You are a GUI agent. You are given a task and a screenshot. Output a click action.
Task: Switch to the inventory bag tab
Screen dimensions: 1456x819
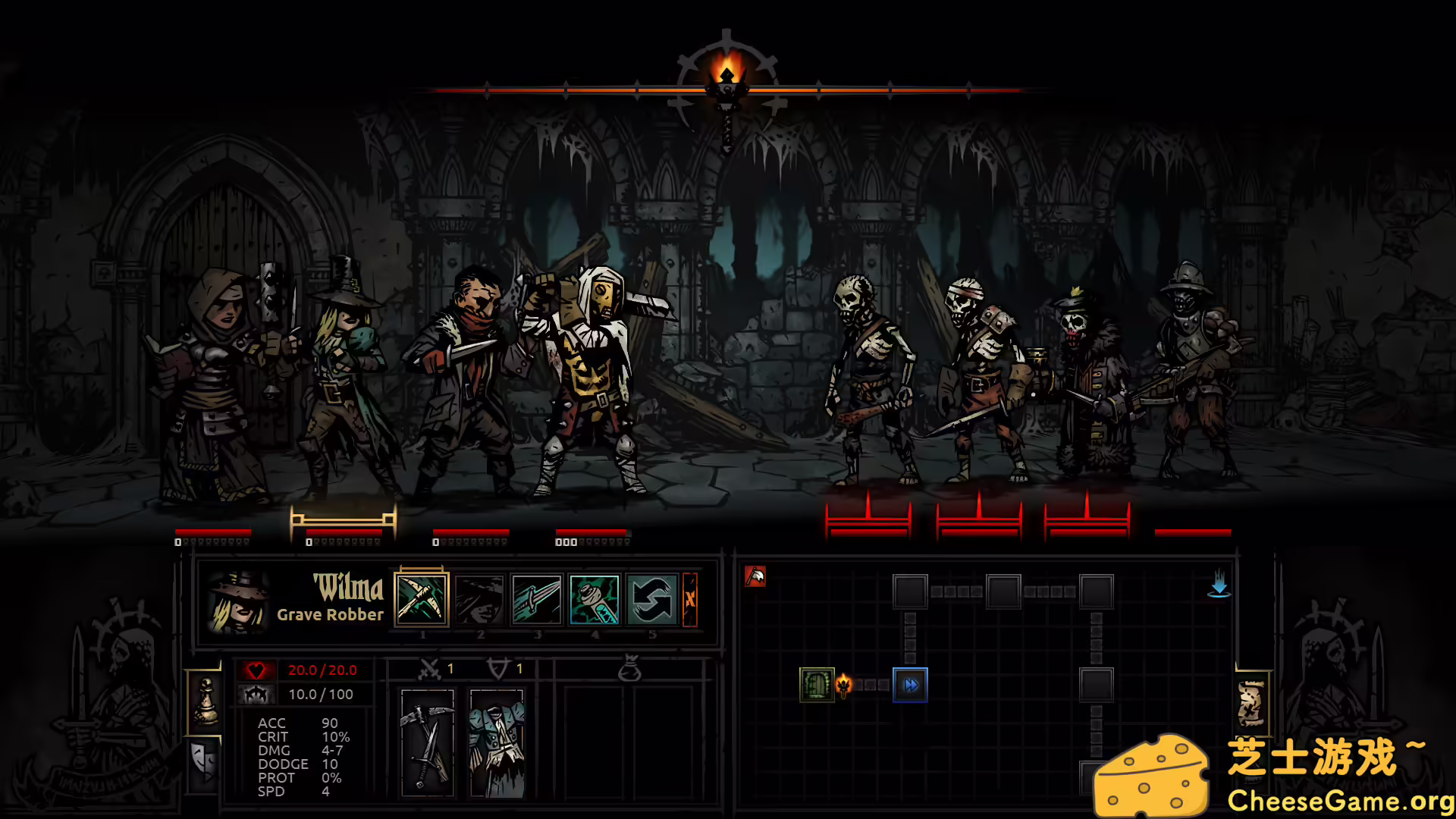[629, 670]
